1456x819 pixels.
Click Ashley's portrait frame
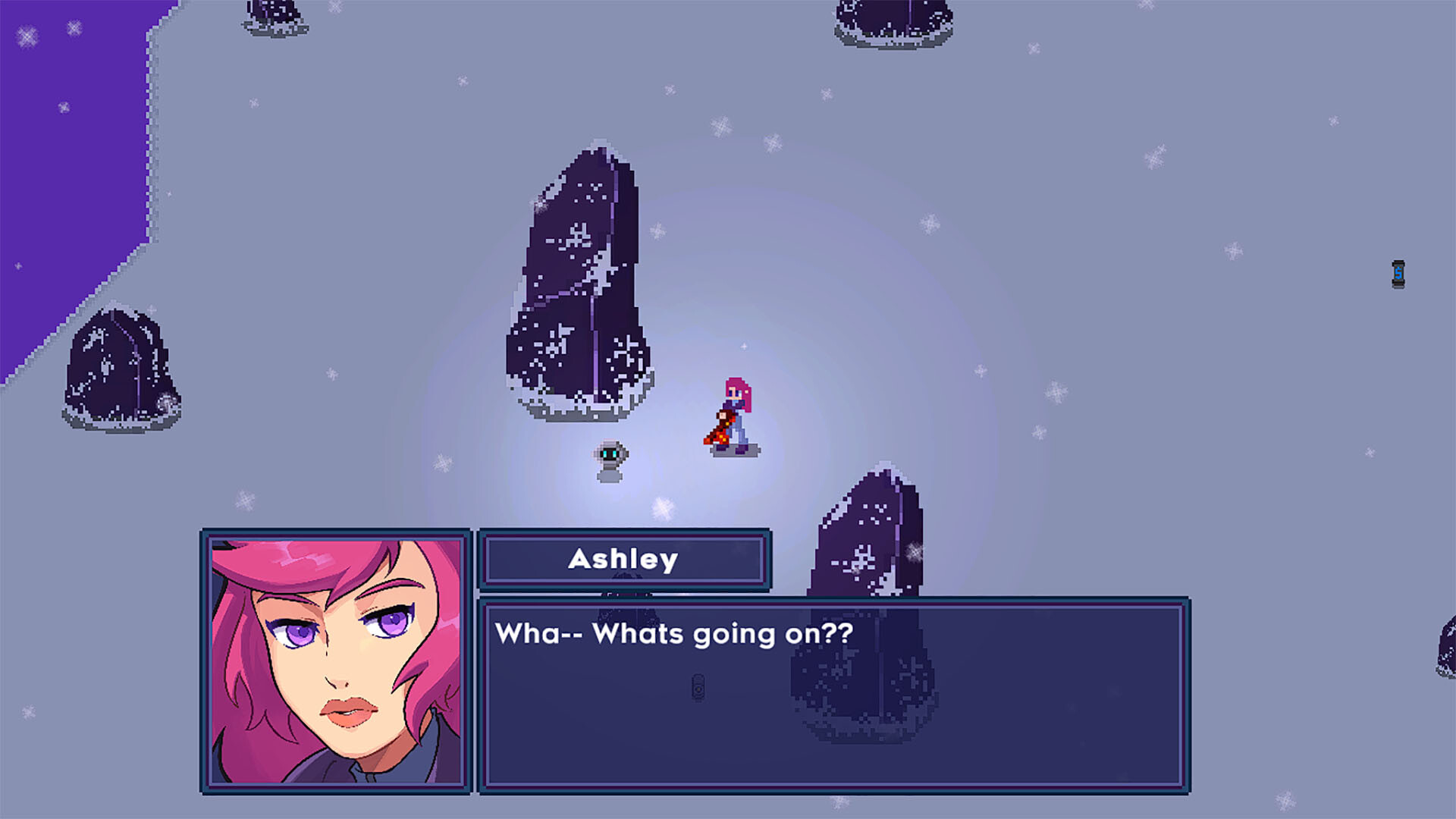206,660
